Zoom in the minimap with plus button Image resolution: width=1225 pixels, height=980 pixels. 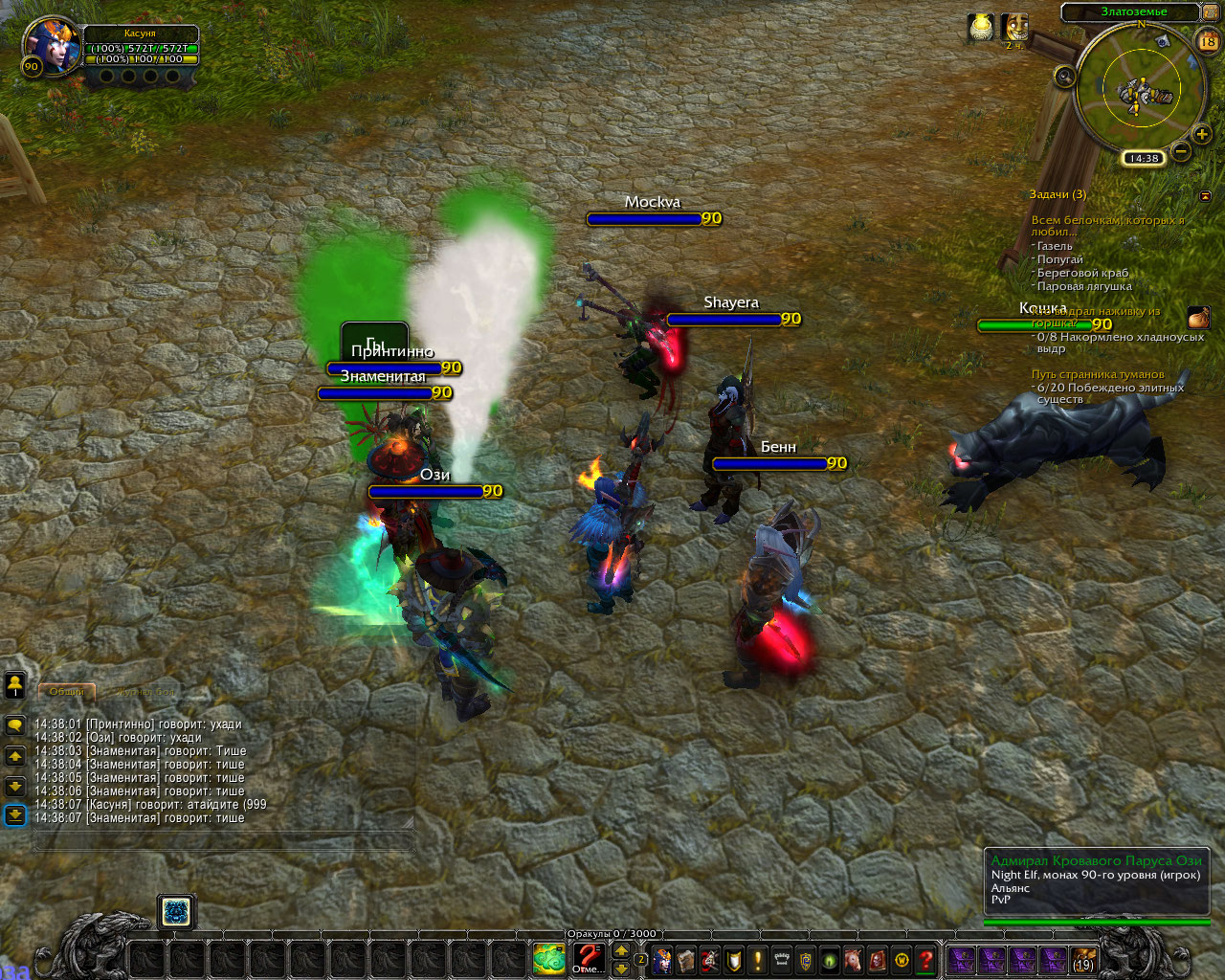[1202, 135]
